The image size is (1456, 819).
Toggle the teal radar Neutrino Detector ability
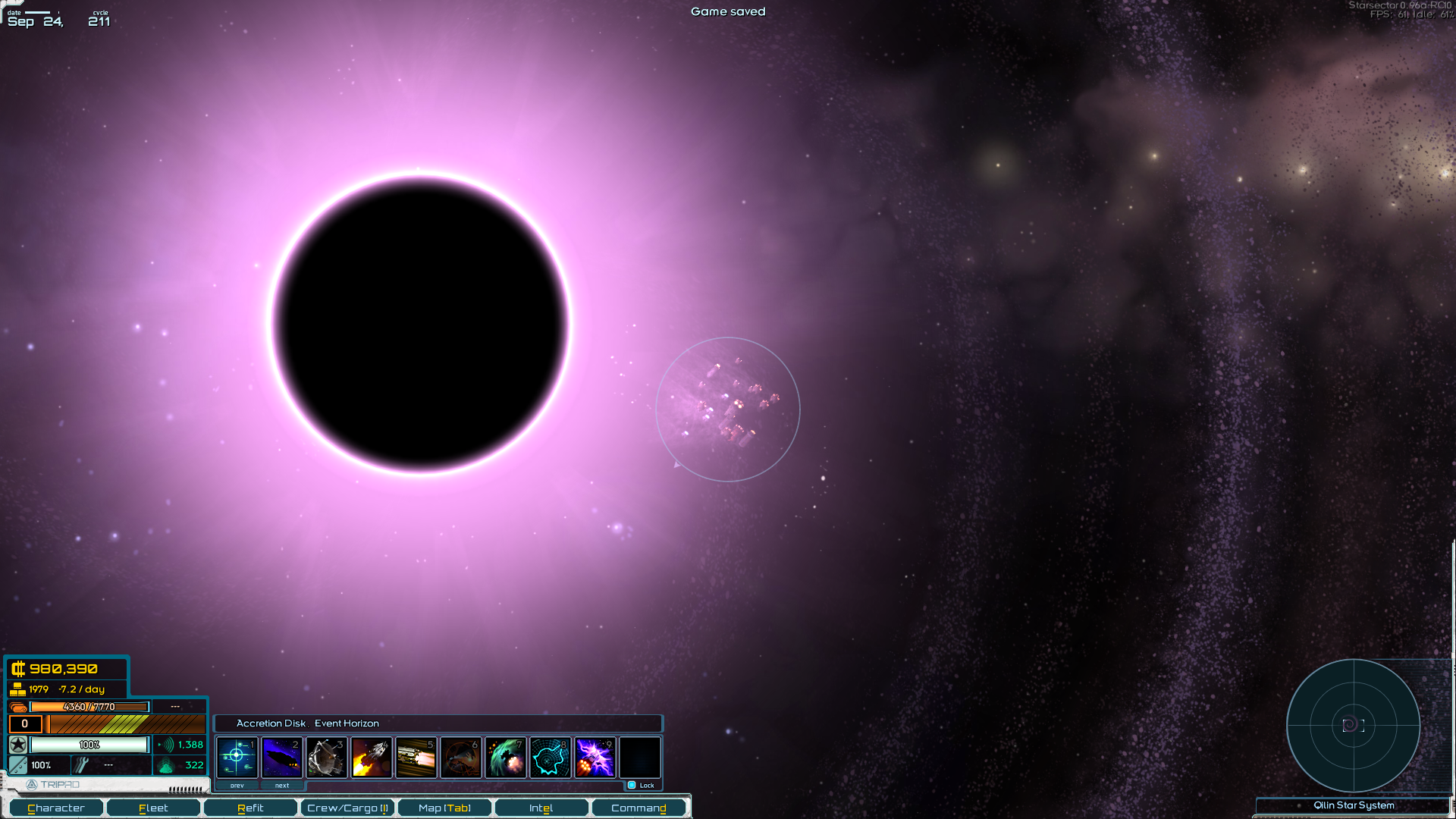pos(551,757)
